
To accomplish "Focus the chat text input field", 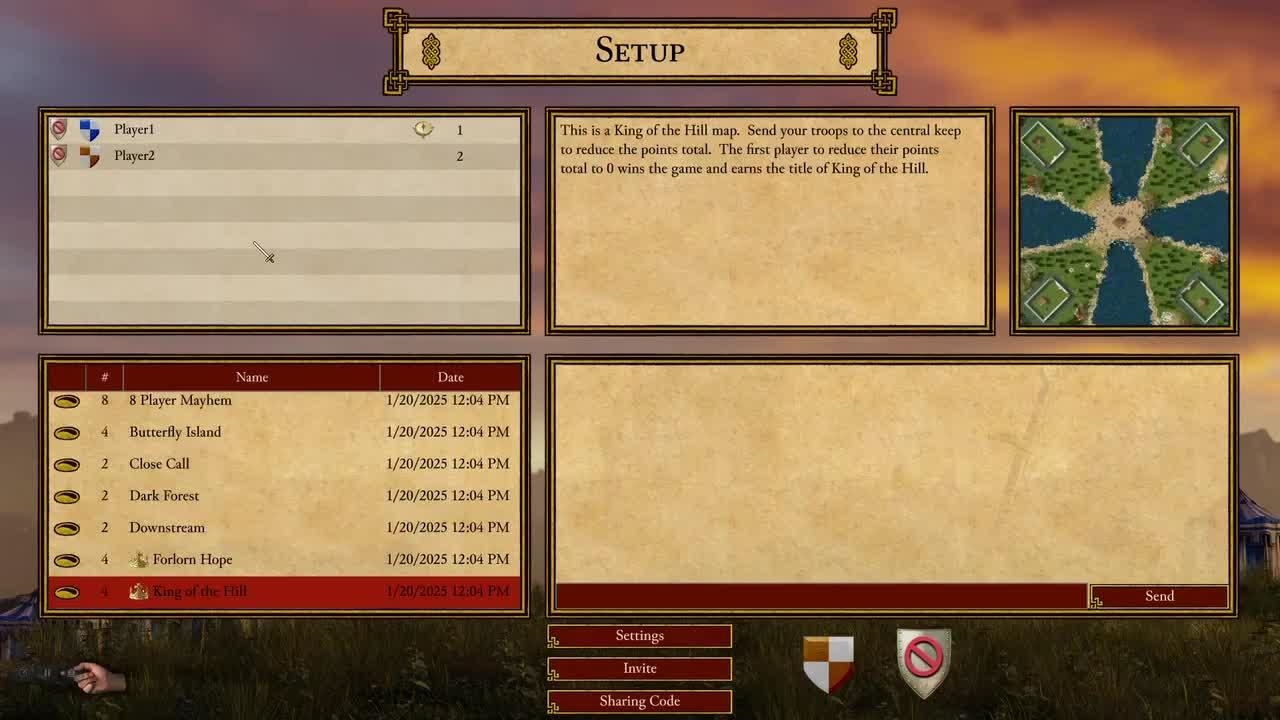I will pyautogui.click(x=820, y=596).
